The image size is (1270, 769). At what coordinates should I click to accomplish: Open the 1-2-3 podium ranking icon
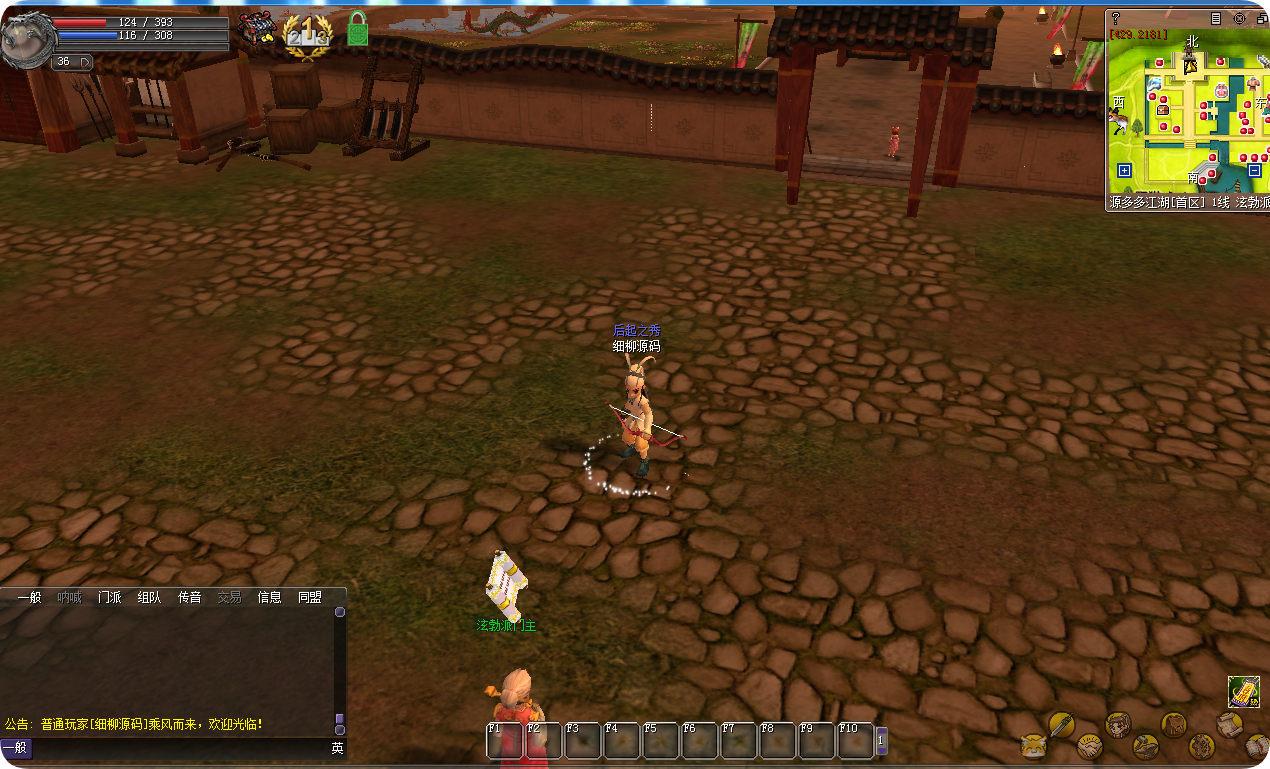[306, 32]
